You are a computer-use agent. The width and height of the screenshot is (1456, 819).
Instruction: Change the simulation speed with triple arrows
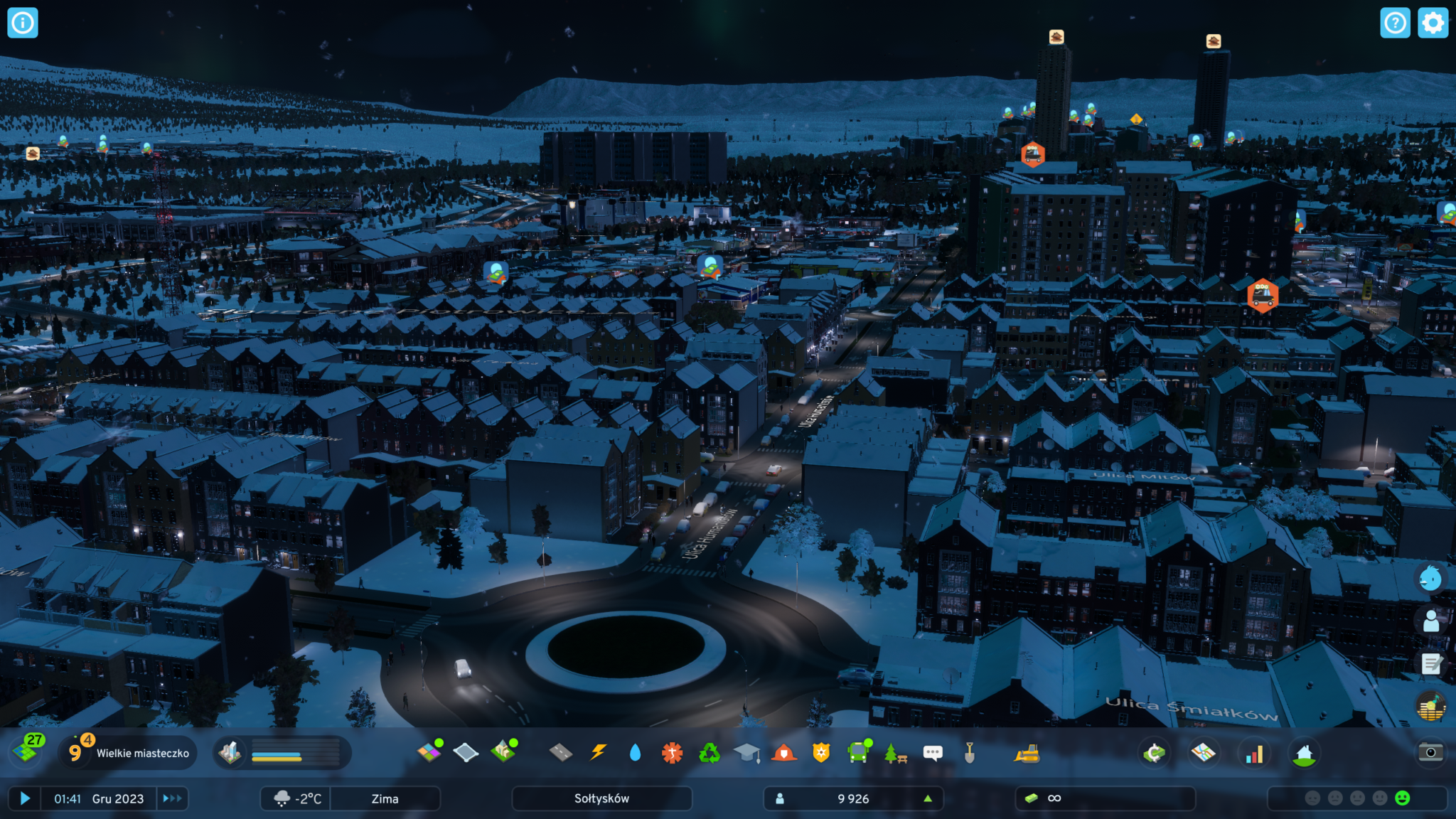pos(172,798)
